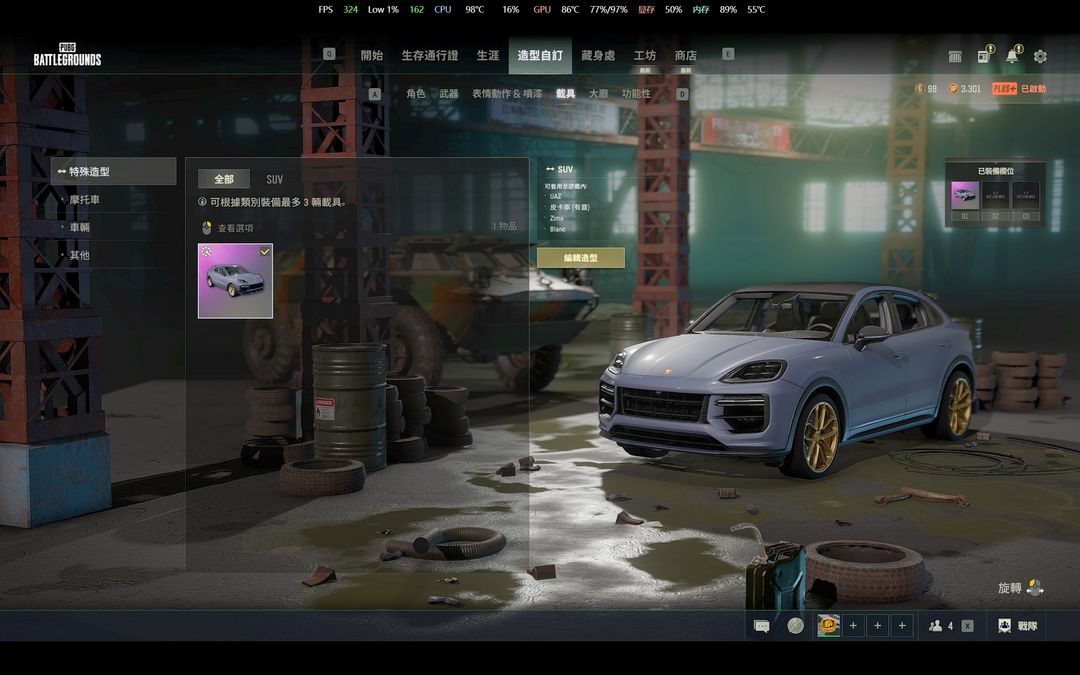Go to 生存通行證 survivor pass

pyautogui.click(x=429, y=56)
